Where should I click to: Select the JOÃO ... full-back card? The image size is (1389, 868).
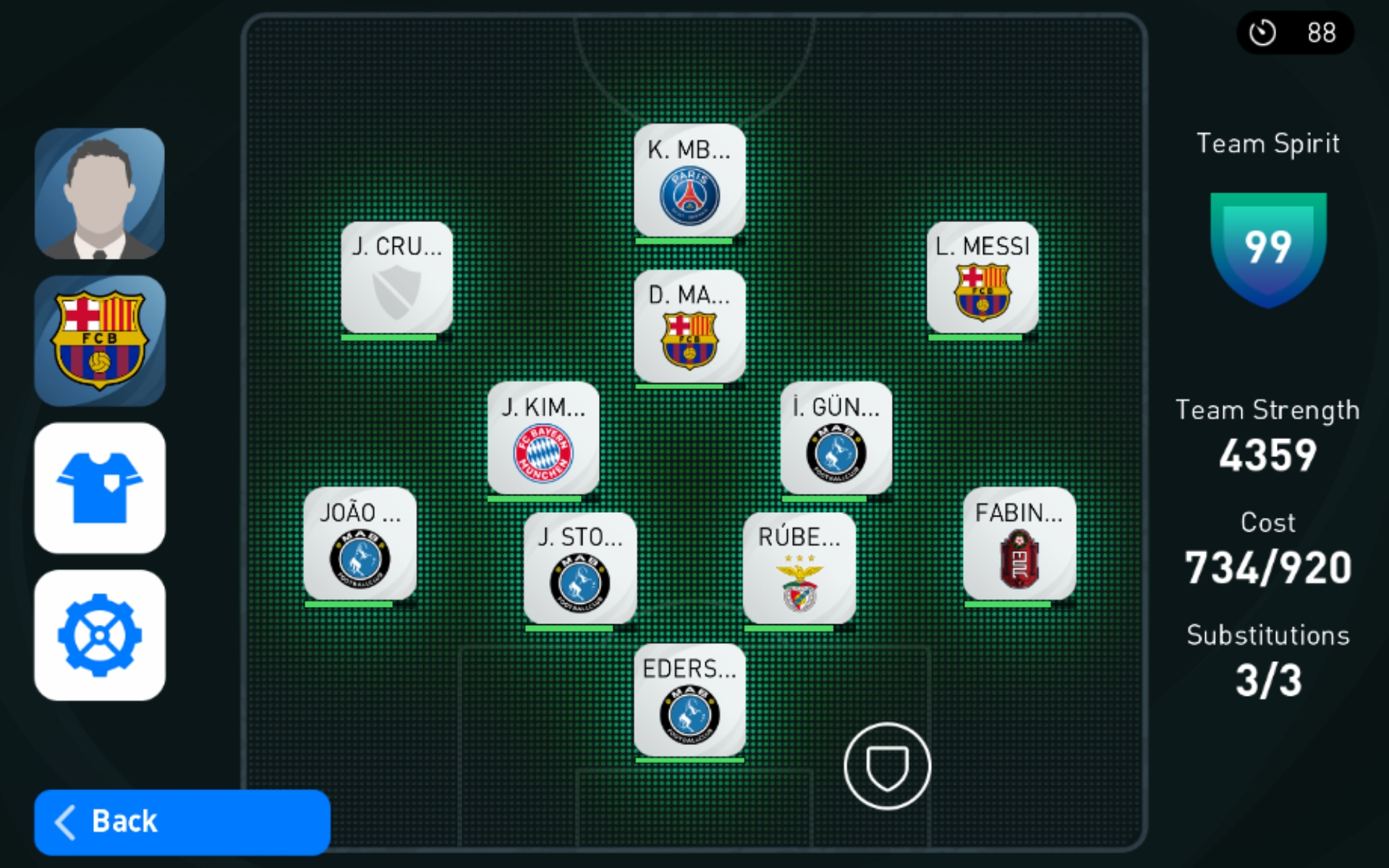point(360,544)
